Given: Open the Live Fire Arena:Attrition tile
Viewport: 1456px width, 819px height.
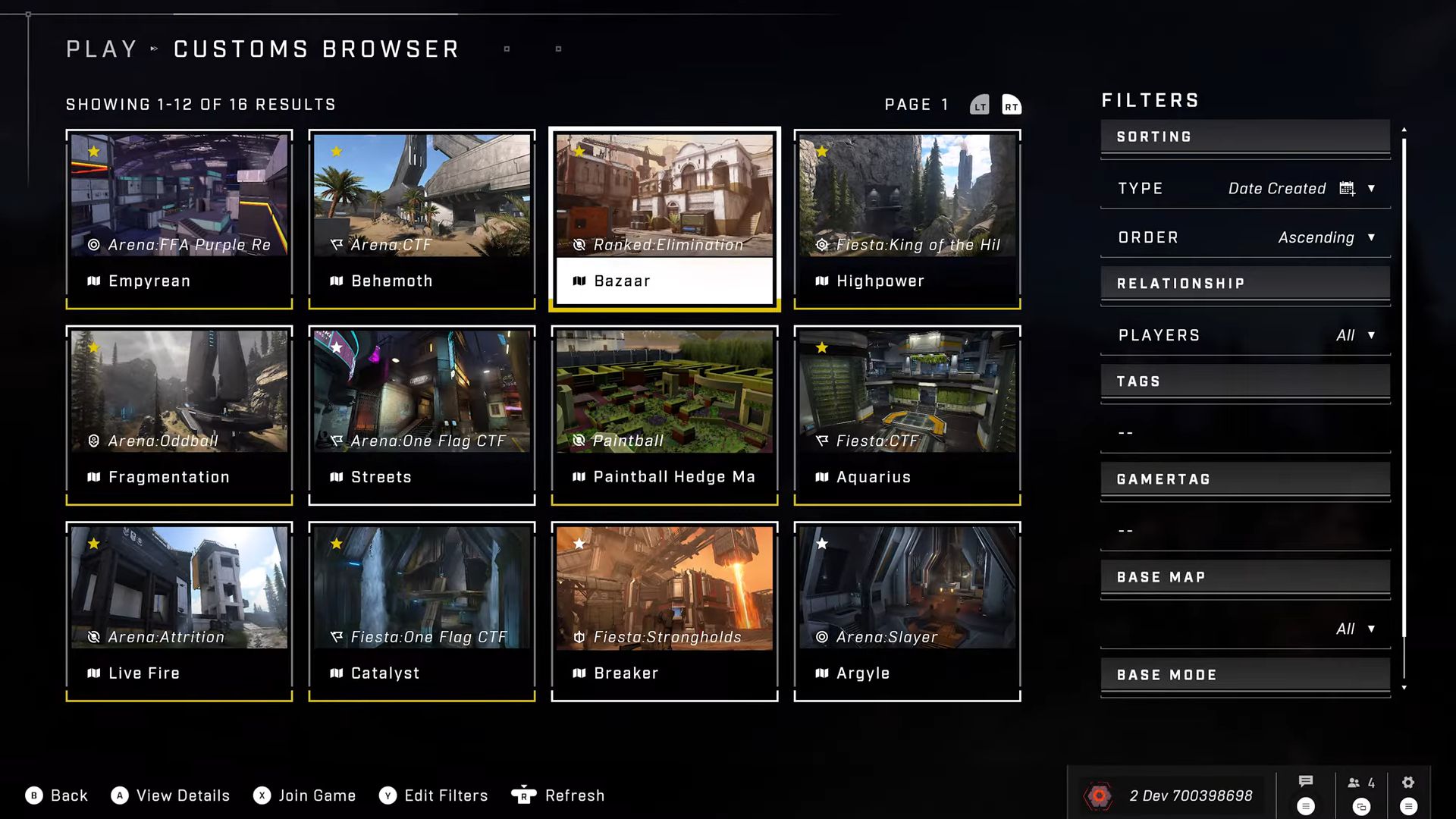Looking at the screenshot, I should coord(179,611).
